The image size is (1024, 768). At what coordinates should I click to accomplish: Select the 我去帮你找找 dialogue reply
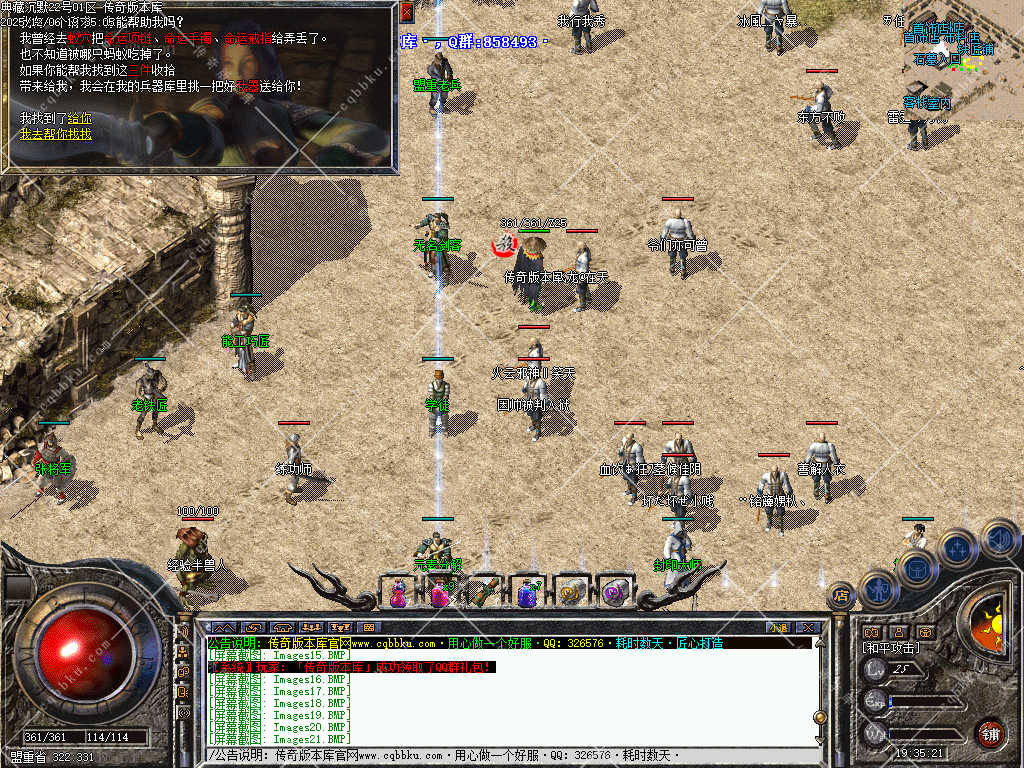pos(55,133)
